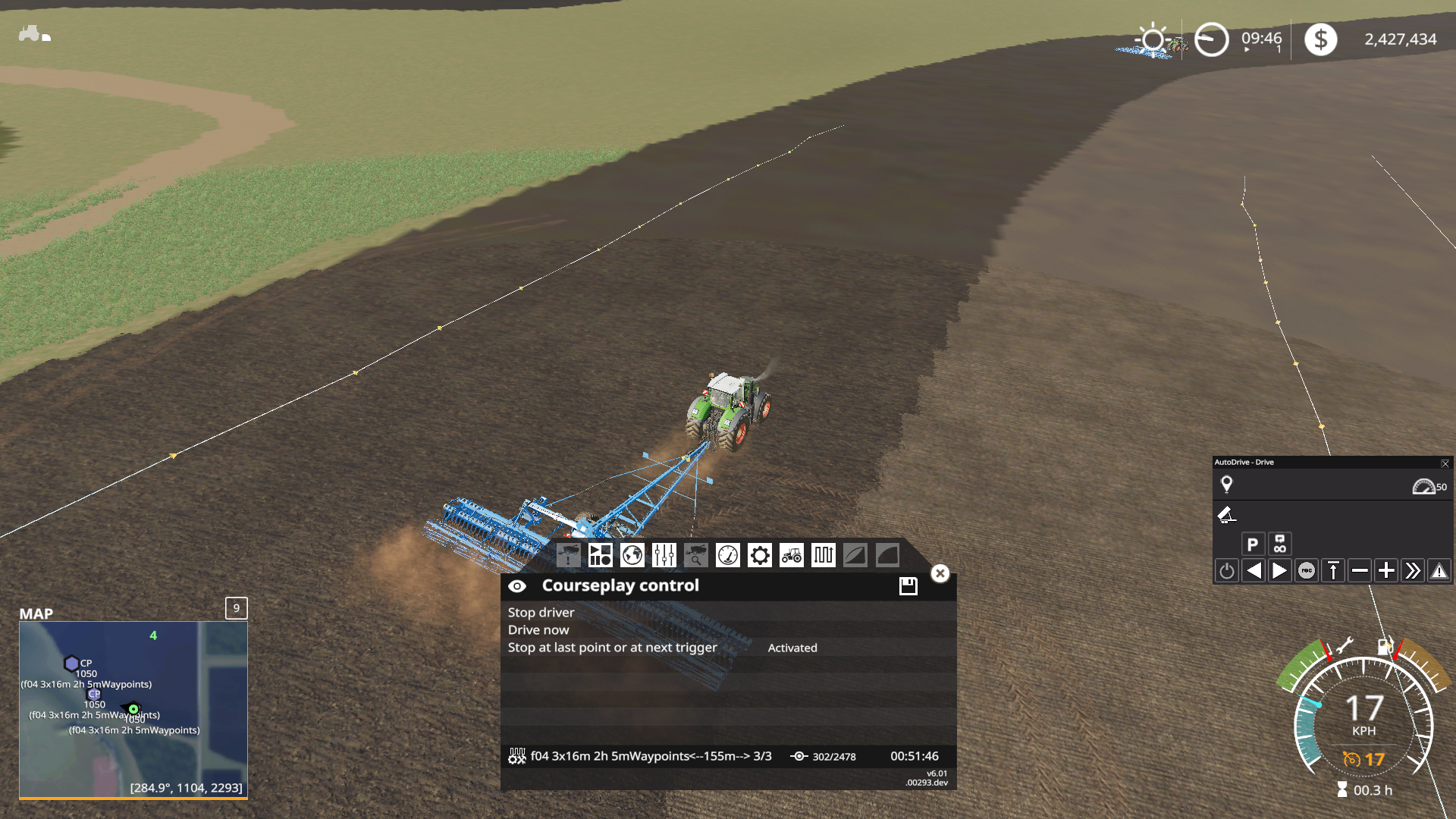The image size is (1456, 819).
Task: Click the speedometer icon on Courseplay toolbar
Action: coord(729,555)
